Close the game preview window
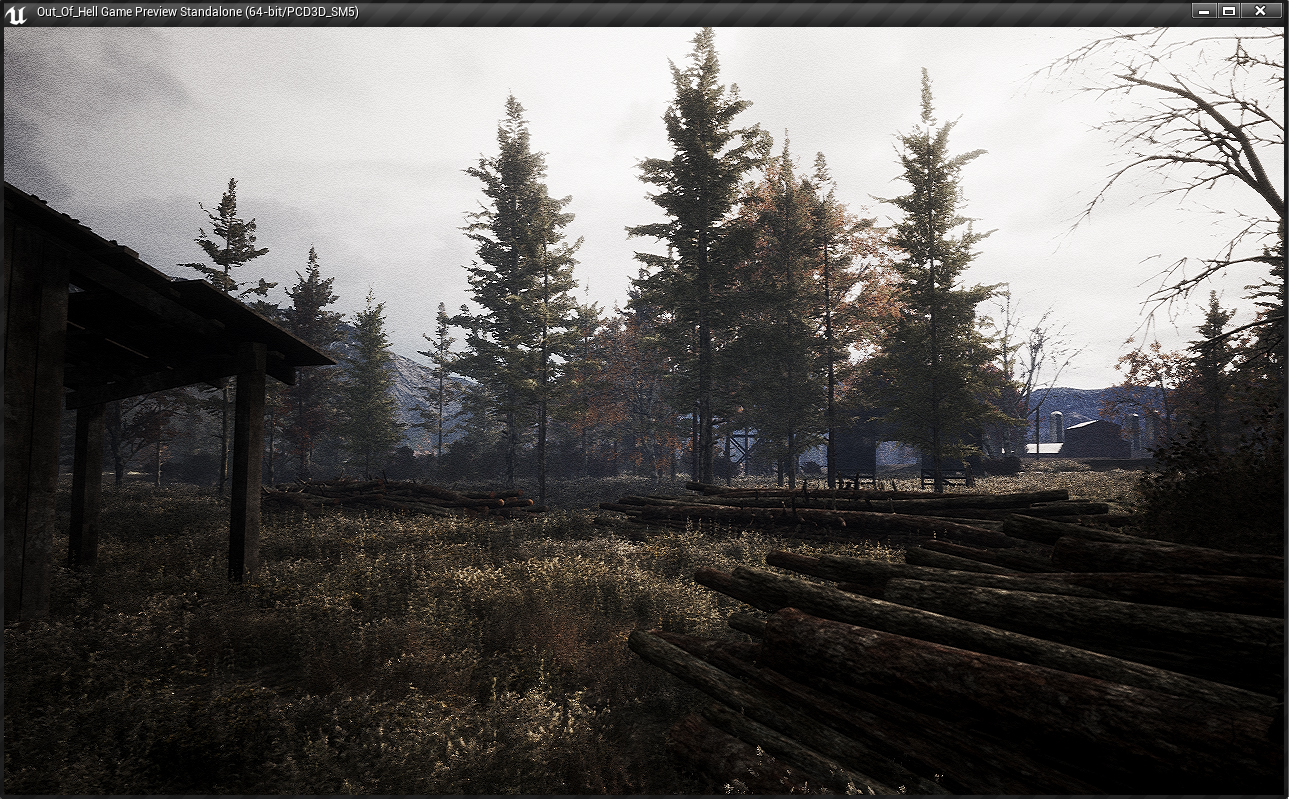This screenshot has width=1289, height=799. (x=1260, y=11)
